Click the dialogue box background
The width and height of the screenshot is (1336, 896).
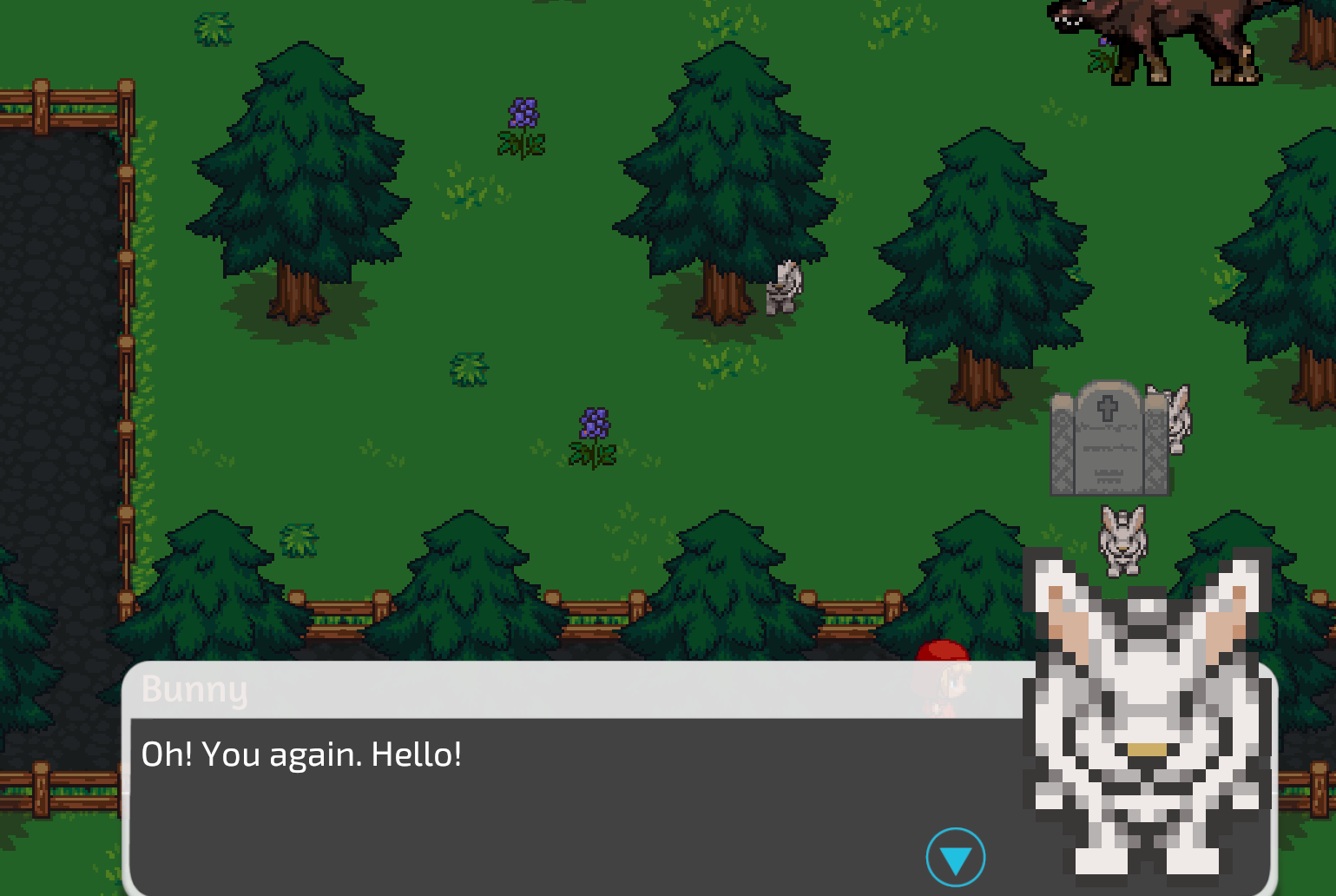(x=521, y=816)
